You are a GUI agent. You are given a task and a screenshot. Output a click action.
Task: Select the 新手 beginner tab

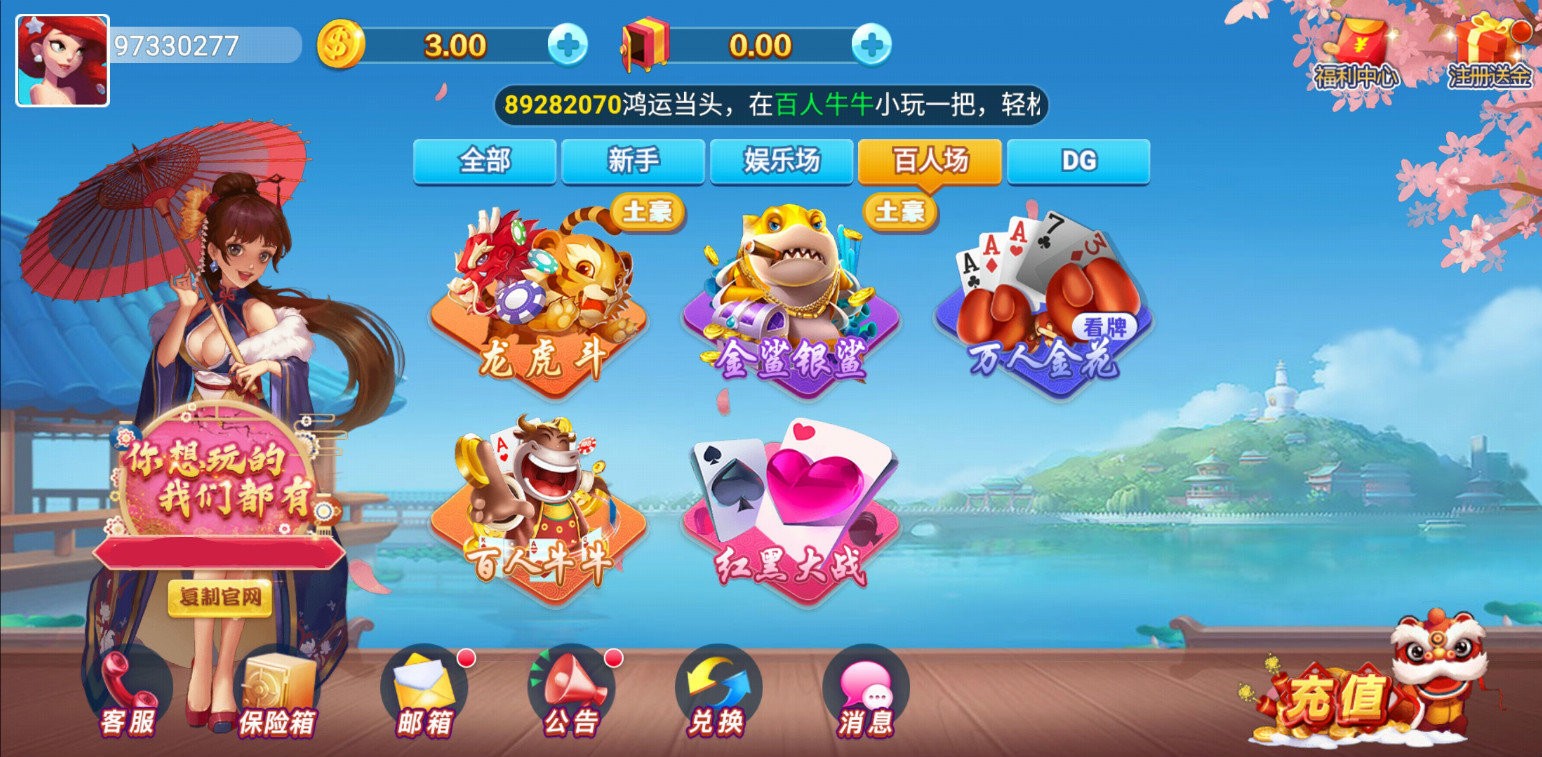[x=633, y=161]
